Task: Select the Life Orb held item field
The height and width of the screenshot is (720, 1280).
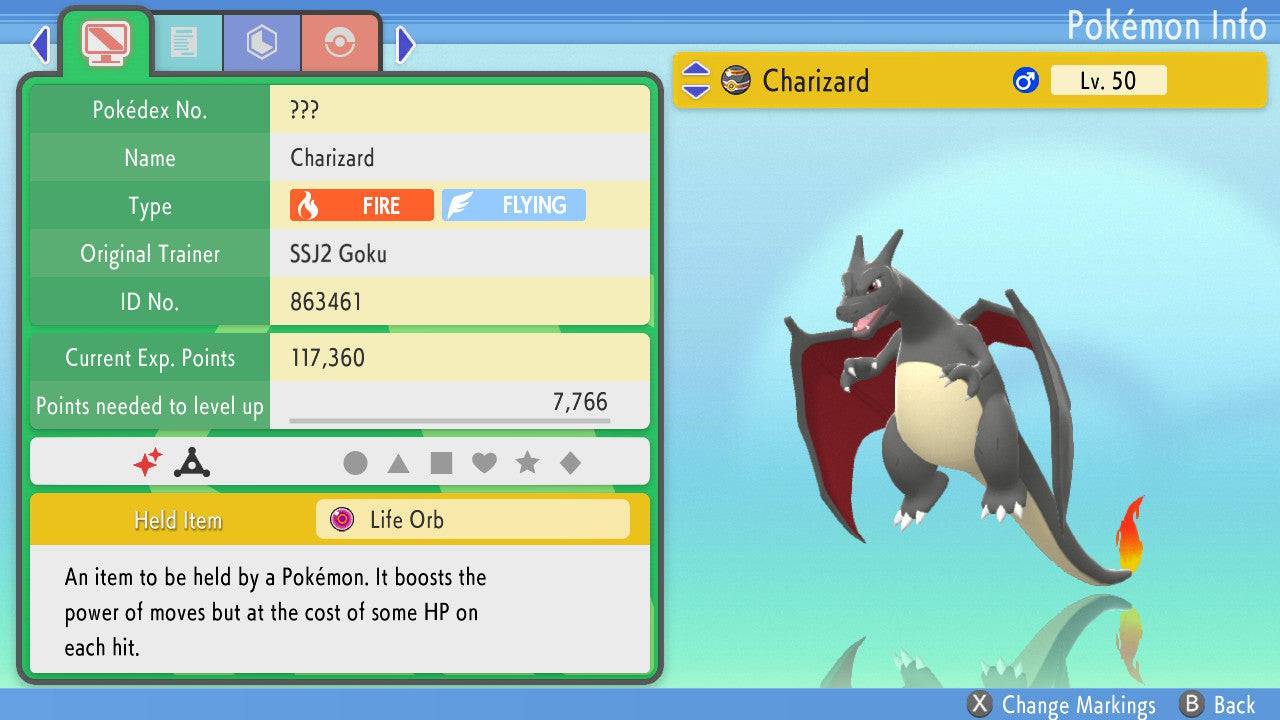Action: pos(473,520)
